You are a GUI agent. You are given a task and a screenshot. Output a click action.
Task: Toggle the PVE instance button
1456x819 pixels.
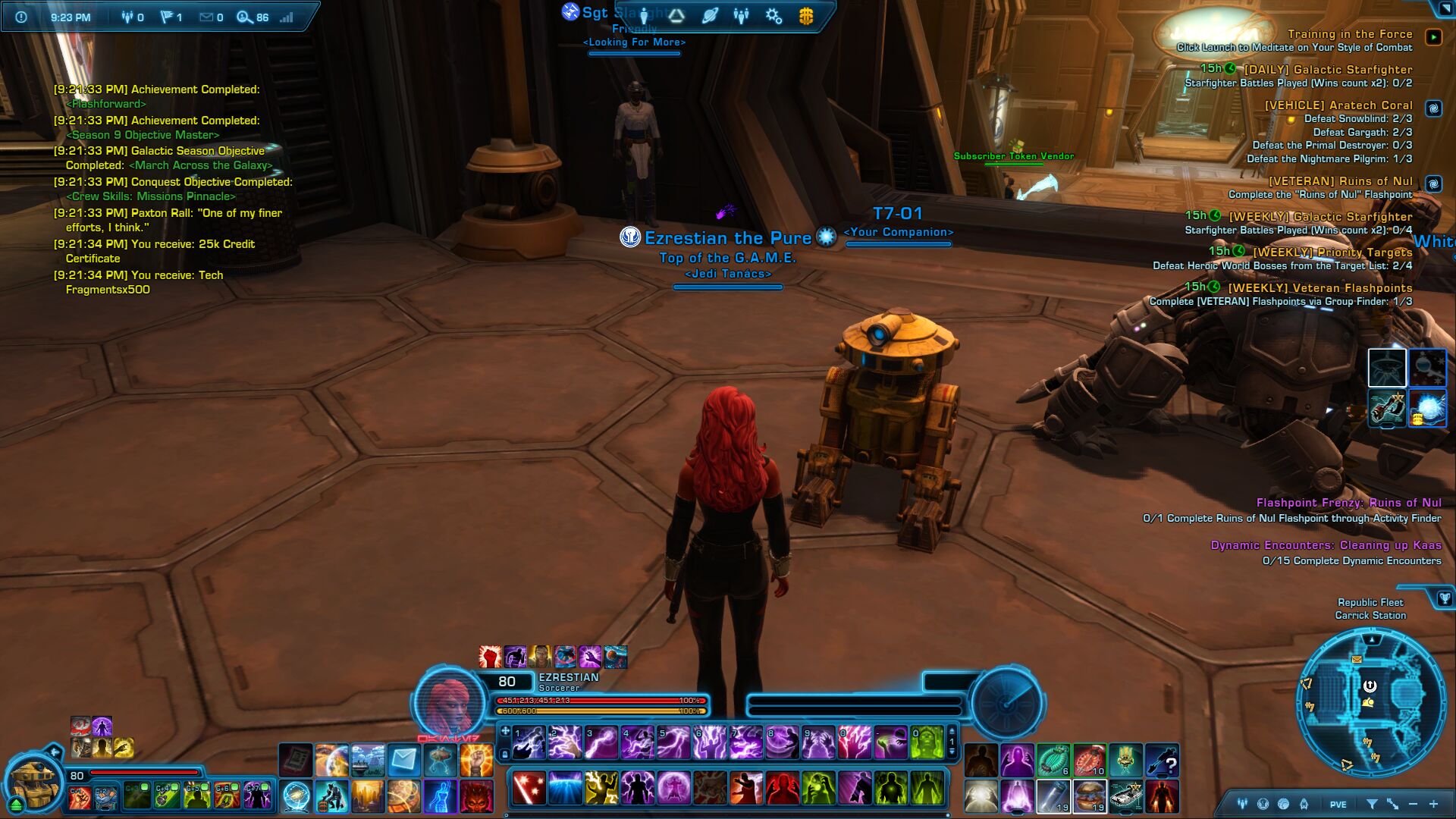pyautogui.click(x=1338, y=805)
